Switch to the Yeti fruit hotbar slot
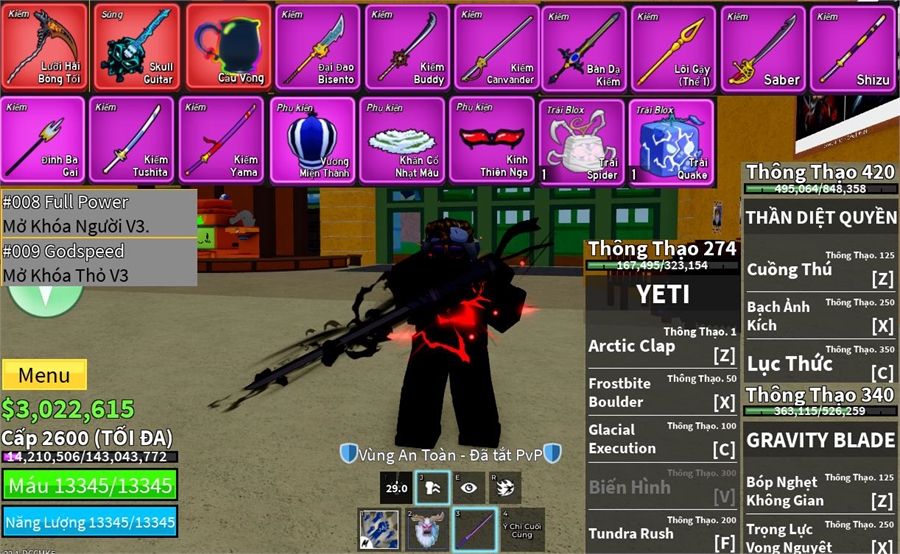Image resolution: width=900 pixels, height=554 pixels. point(427,529)
